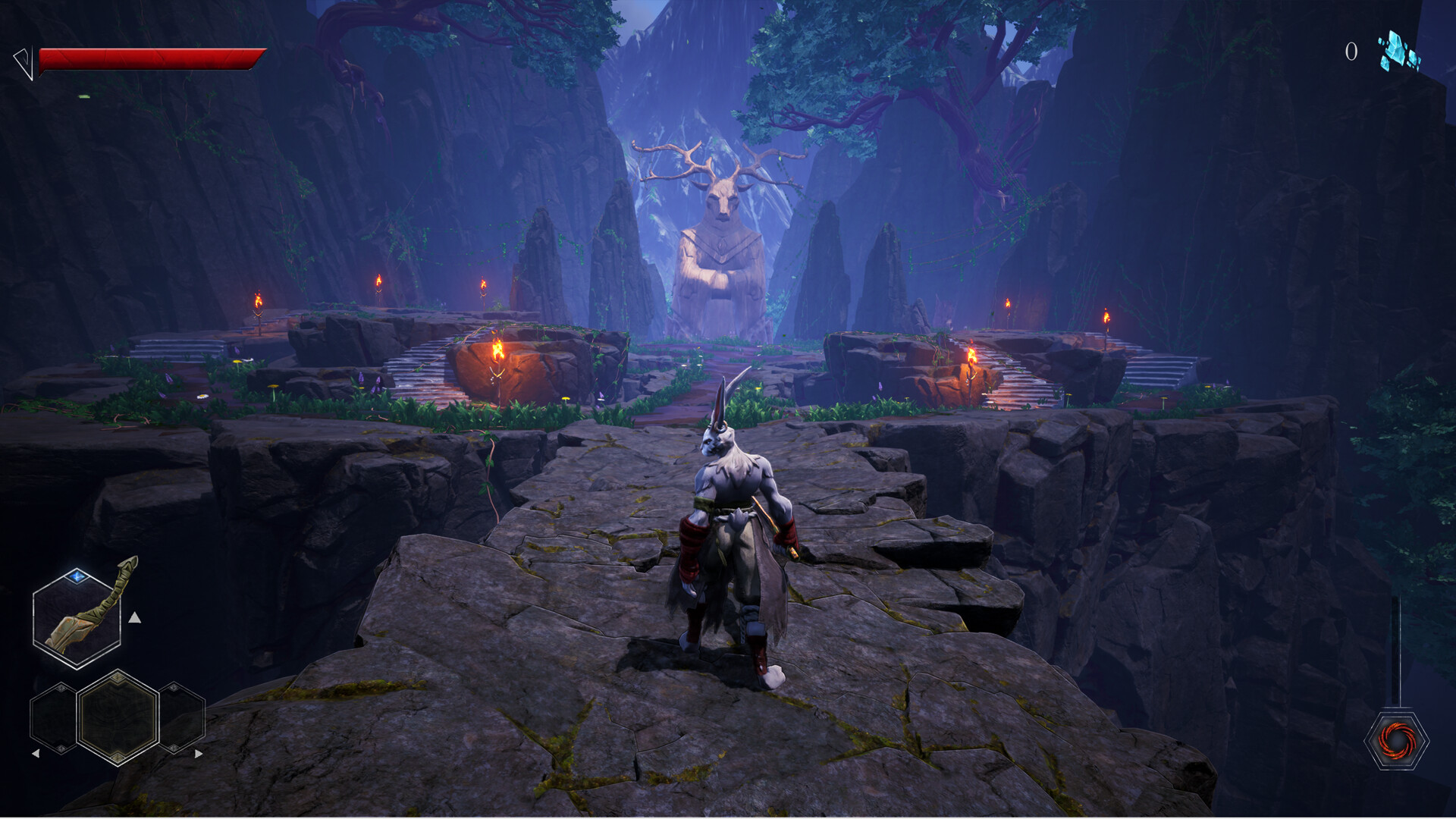This screenshot has height=819, width=1456.
Task: Switch items using the right arrow triangle
Action: [x=198, y=753]
